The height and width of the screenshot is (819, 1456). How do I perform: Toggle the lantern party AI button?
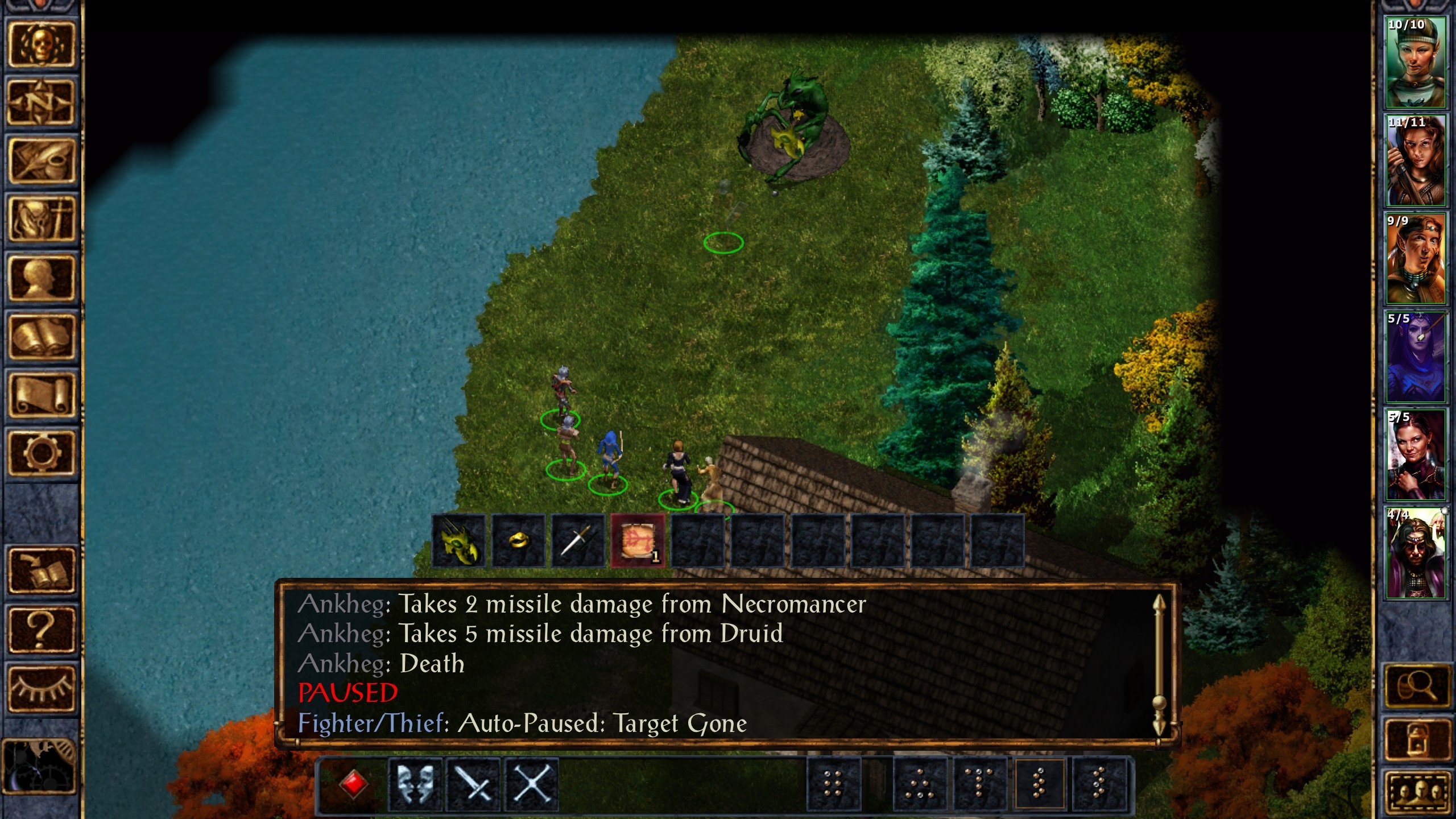click(x=1417, y=739)
